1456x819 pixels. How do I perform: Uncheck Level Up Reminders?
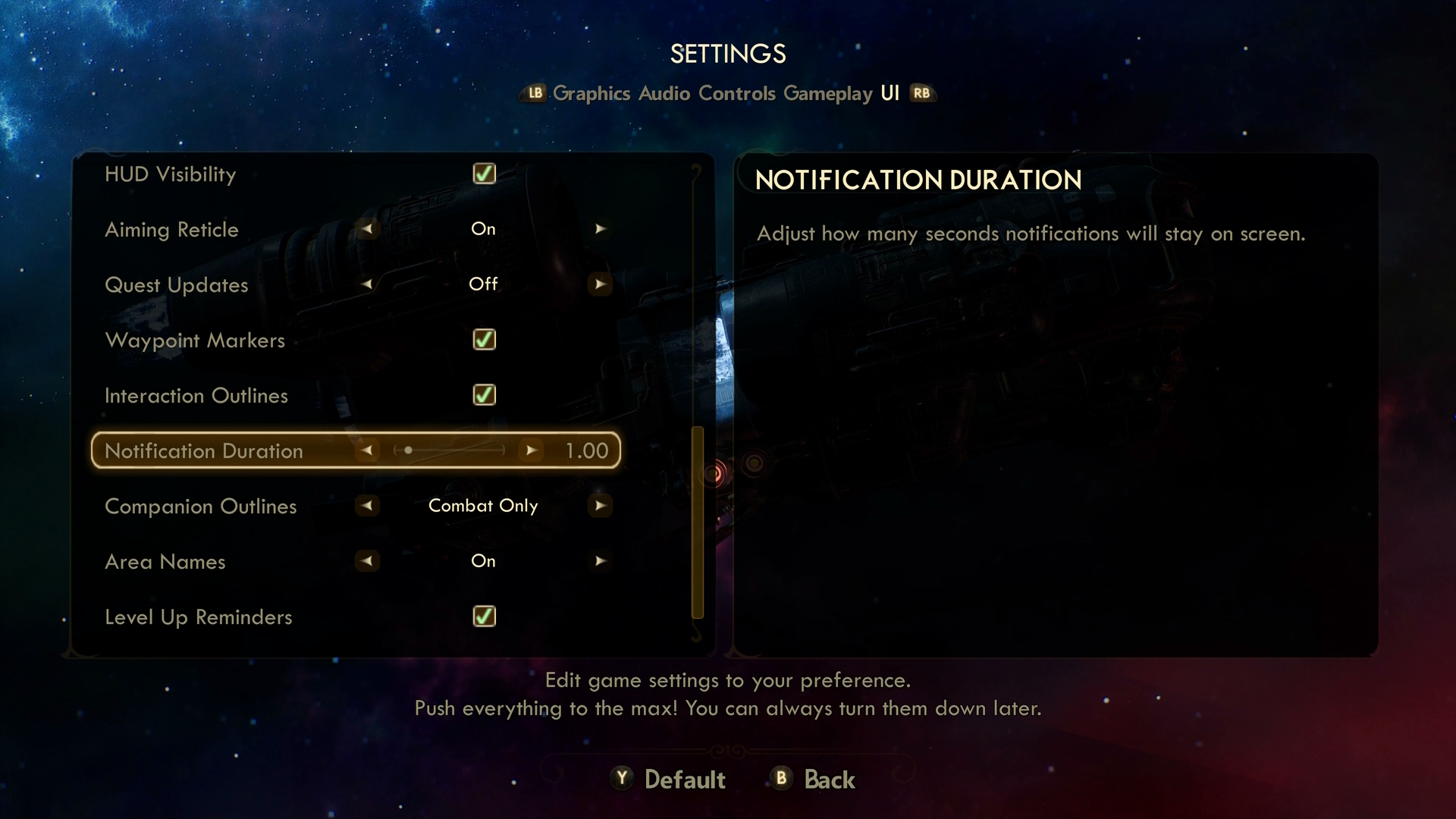[483, 617]
